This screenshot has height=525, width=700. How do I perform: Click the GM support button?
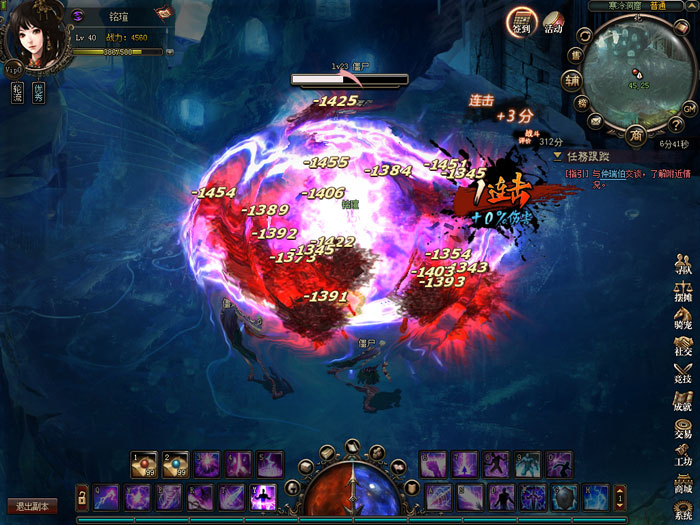(x=689, y=108)
